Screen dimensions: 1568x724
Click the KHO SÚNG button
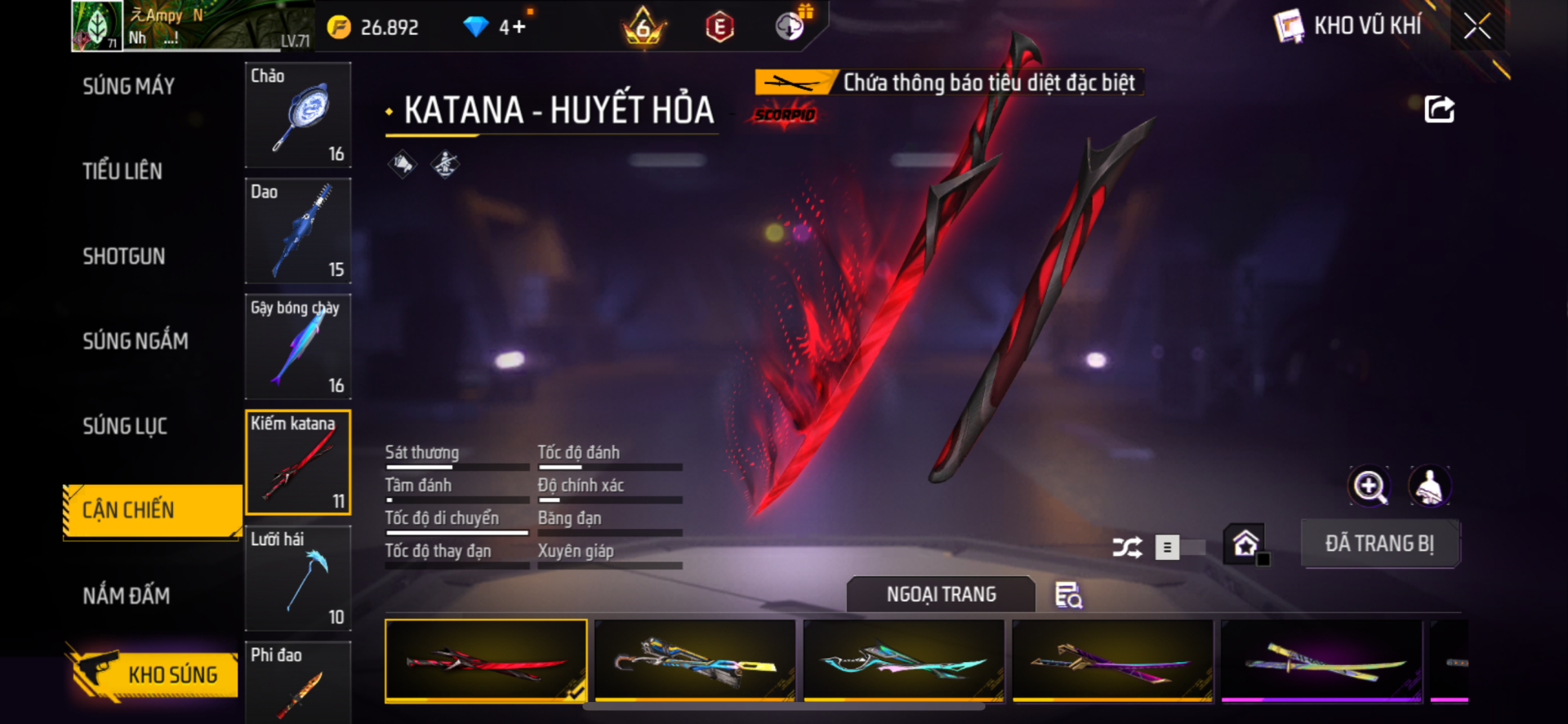tap(154, 674)
